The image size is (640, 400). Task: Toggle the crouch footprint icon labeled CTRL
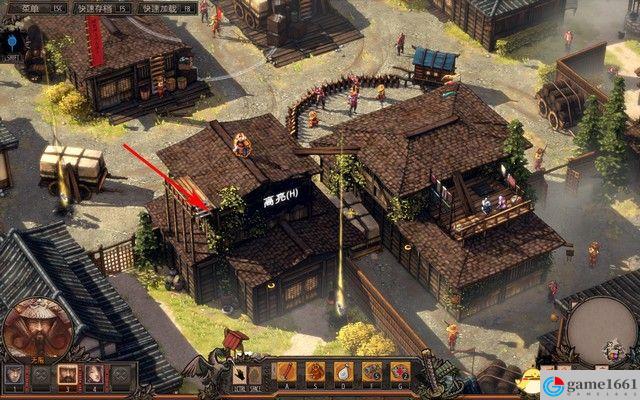[x=242, y=374]
